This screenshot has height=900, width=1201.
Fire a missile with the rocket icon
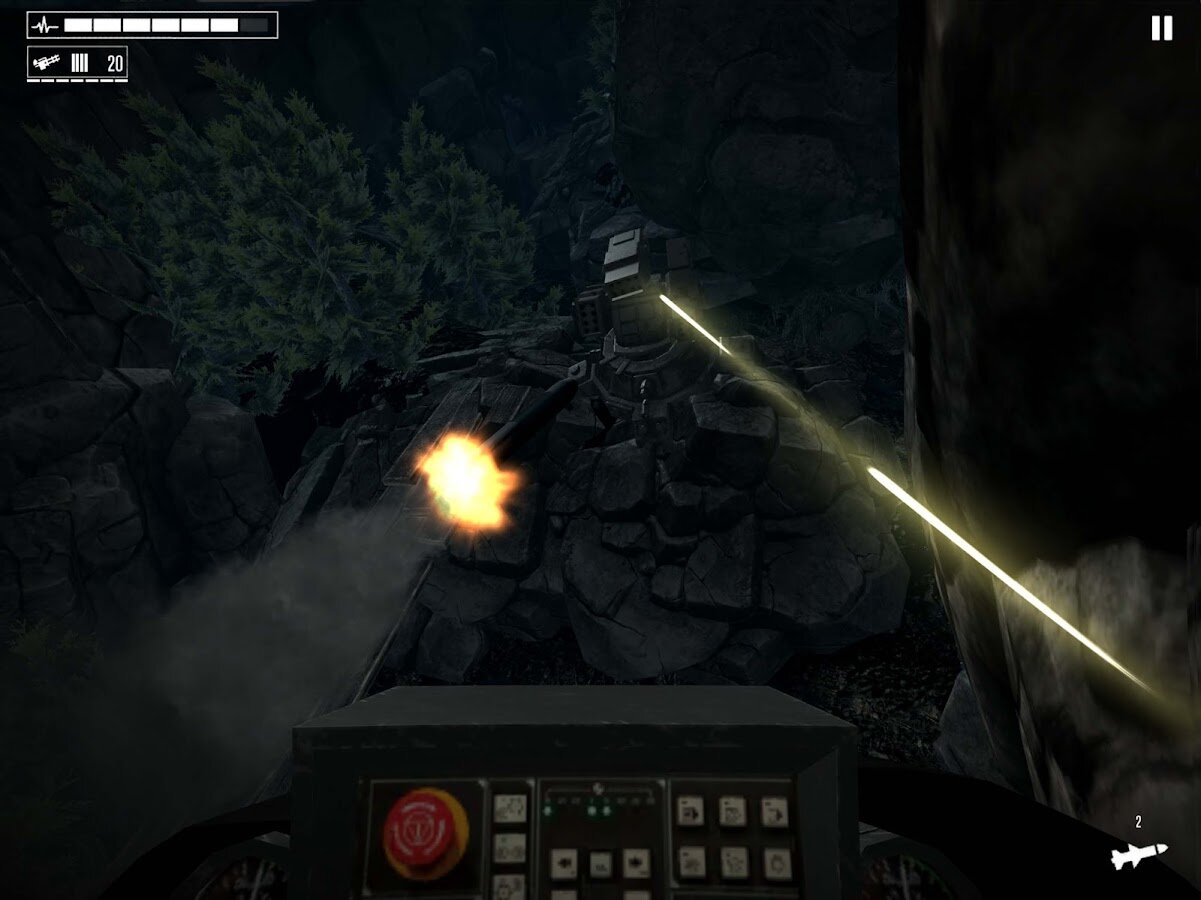[1139, 854]
